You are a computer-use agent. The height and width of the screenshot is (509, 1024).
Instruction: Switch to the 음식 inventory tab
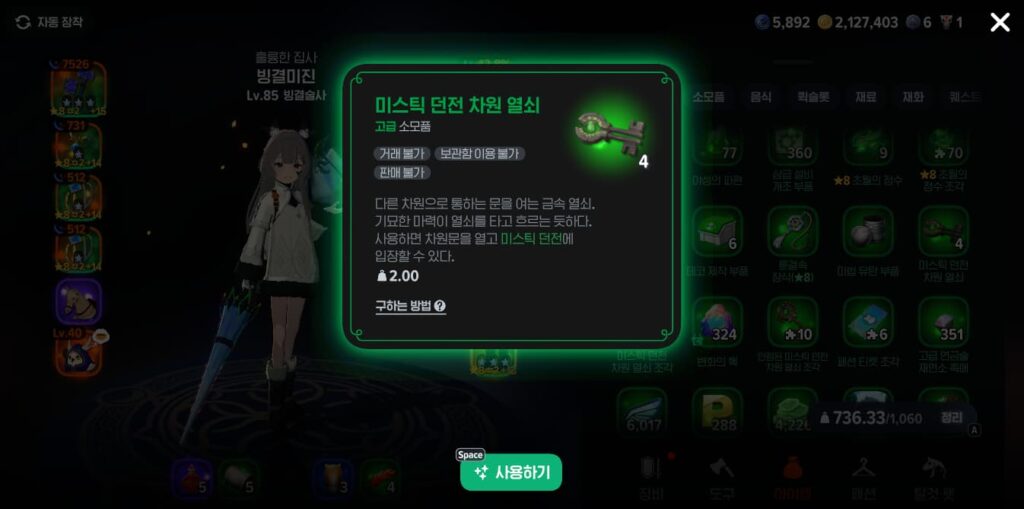761,97
